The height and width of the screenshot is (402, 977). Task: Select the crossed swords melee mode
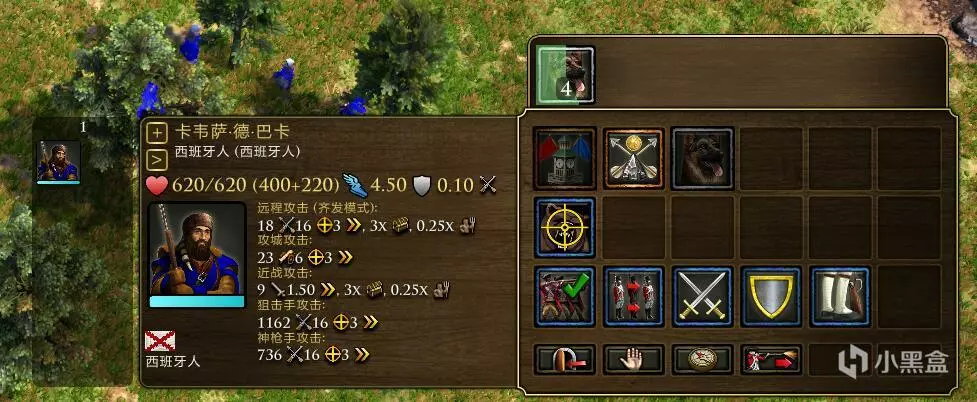[702, 296]
